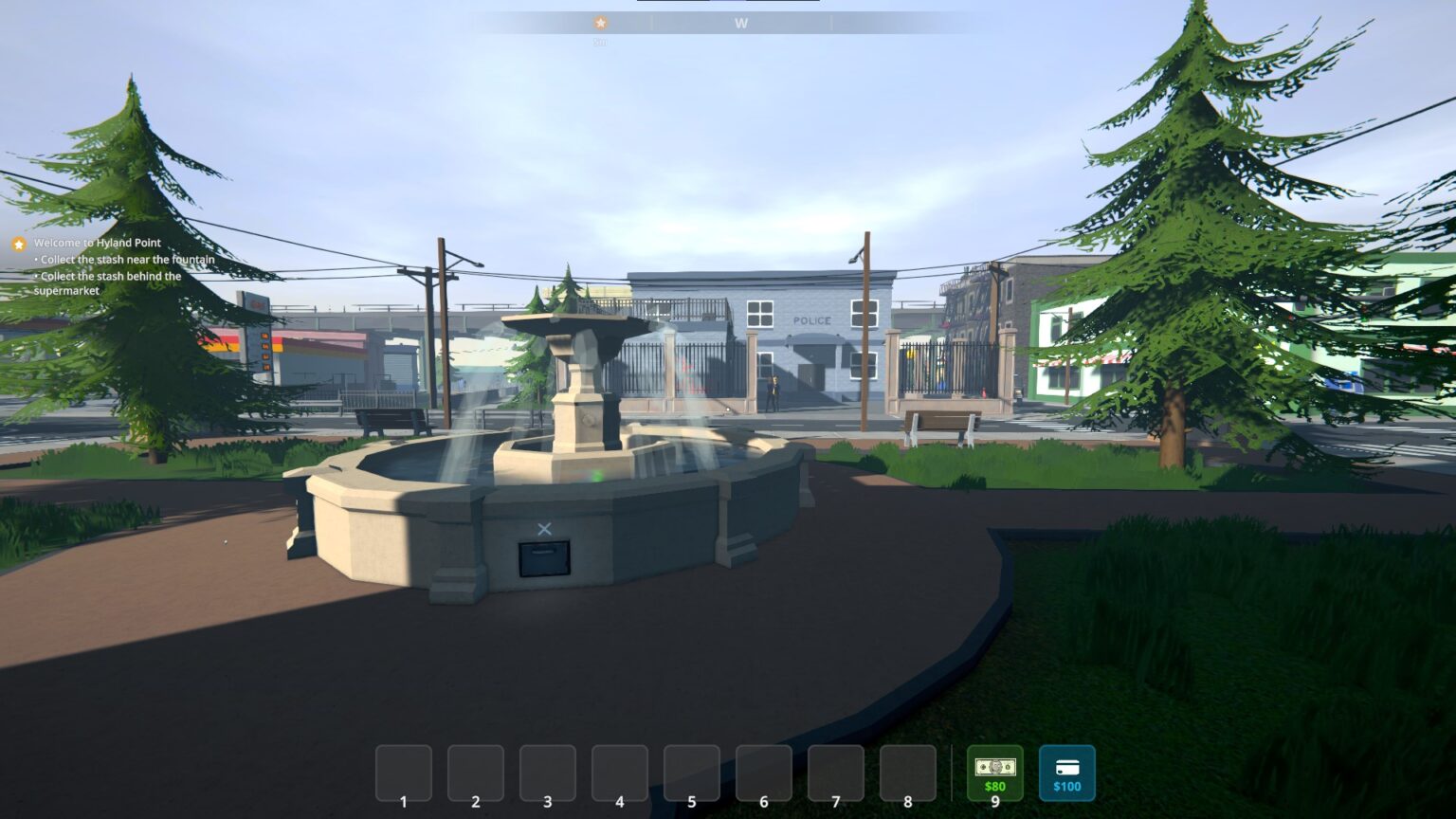Screen dimensions: 1456x819
Task: Click the X marker on the fountain stash
Action: point(545,529)
